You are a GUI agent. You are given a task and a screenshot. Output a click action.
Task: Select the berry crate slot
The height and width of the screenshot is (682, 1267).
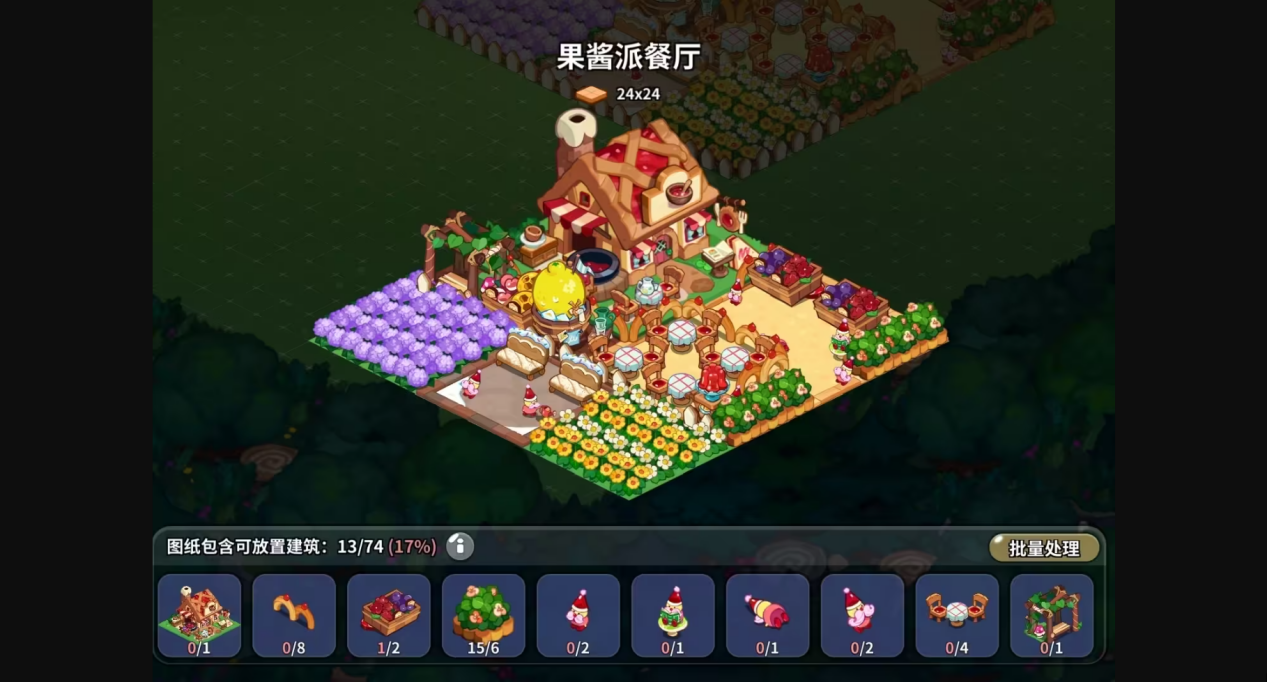click(x=389, y=615)
